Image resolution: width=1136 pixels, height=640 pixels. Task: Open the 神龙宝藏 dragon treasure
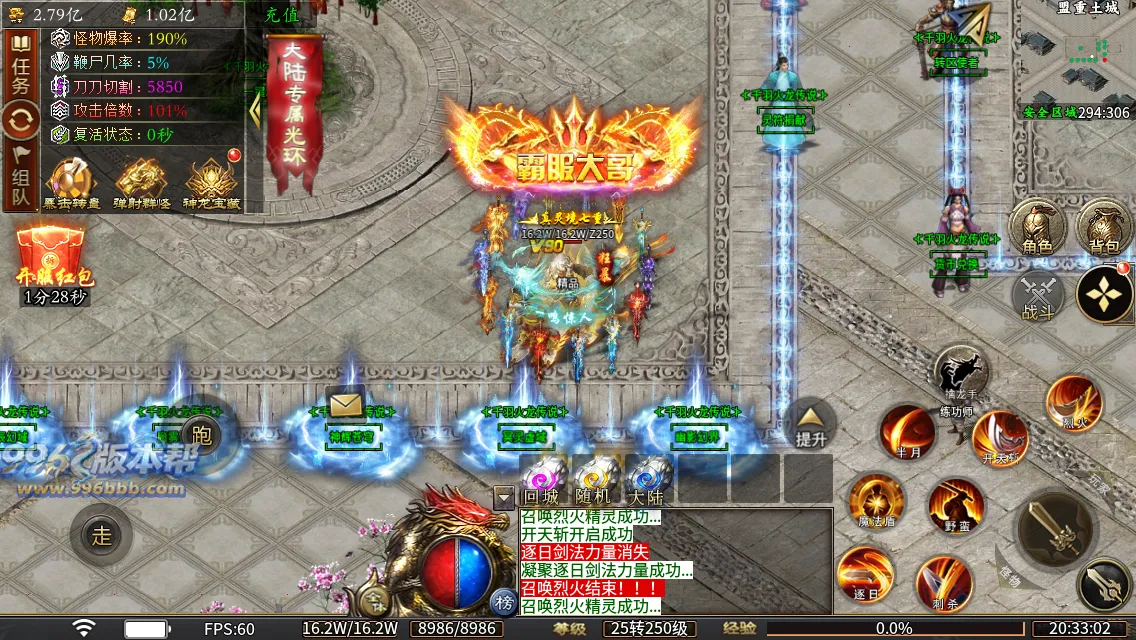(211, 182)
